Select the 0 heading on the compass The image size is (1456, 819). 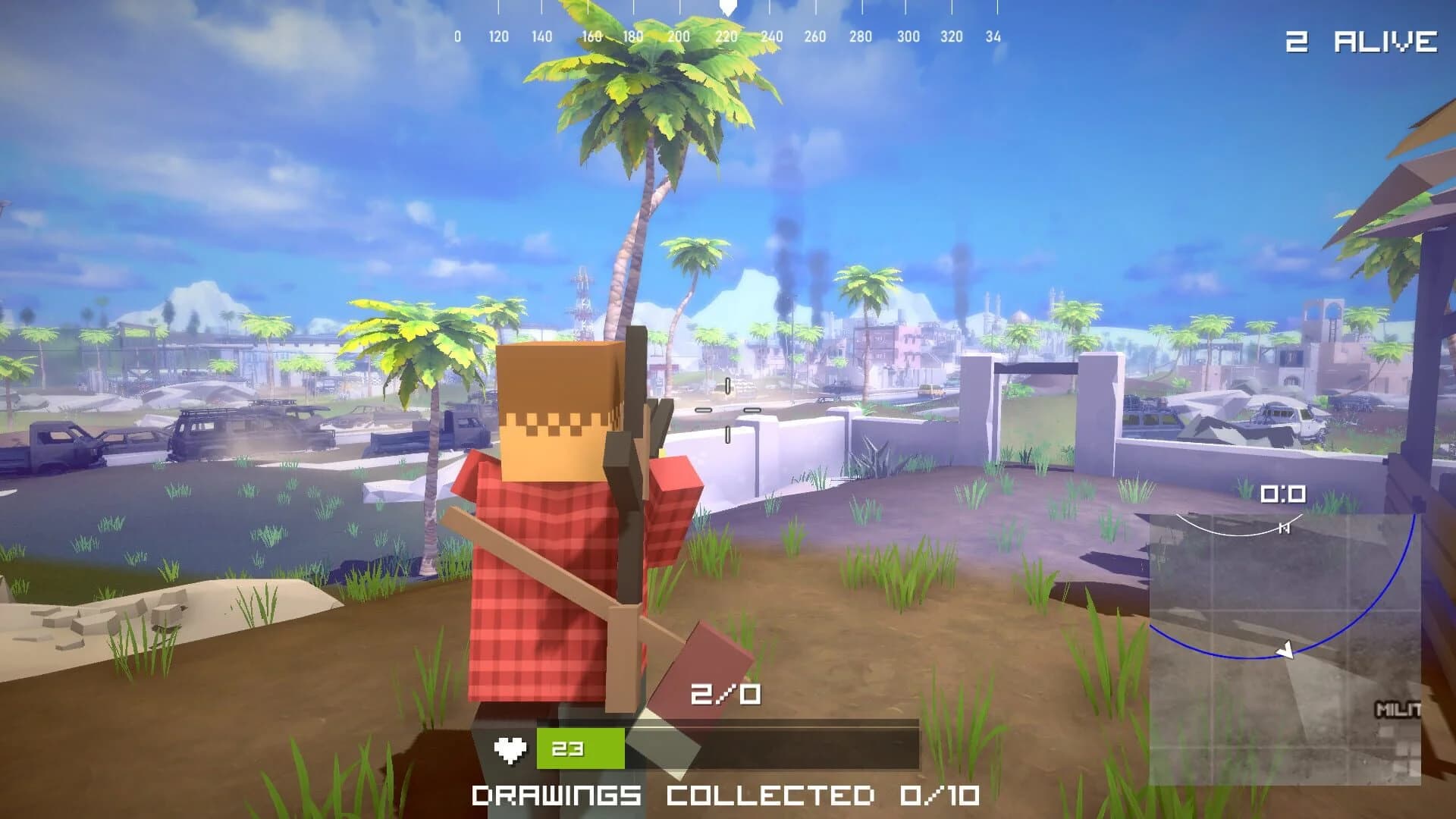(457, 34)
